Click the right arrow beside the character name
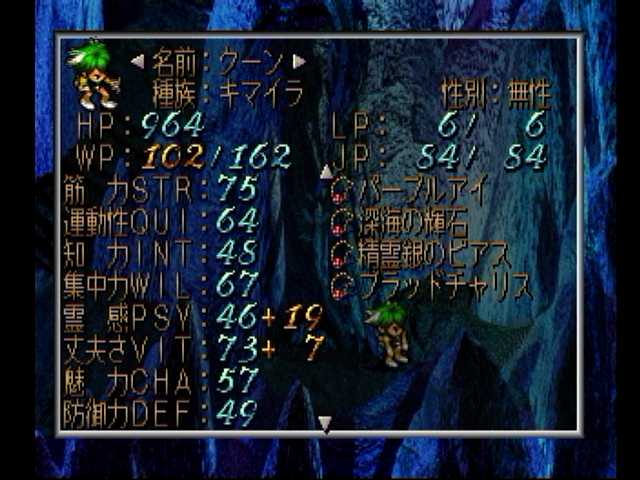This screenshot has width=640, height=480. point(299,61)
